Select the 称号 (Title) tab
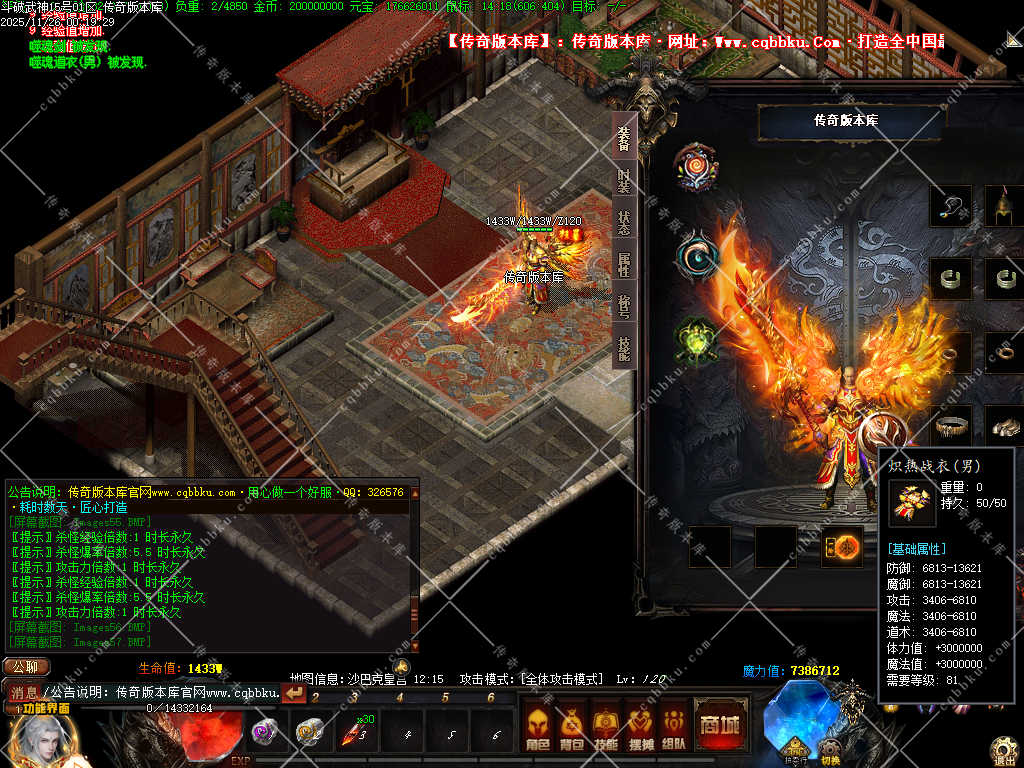This screenshot has height=768, width=1024. (624, 307)
